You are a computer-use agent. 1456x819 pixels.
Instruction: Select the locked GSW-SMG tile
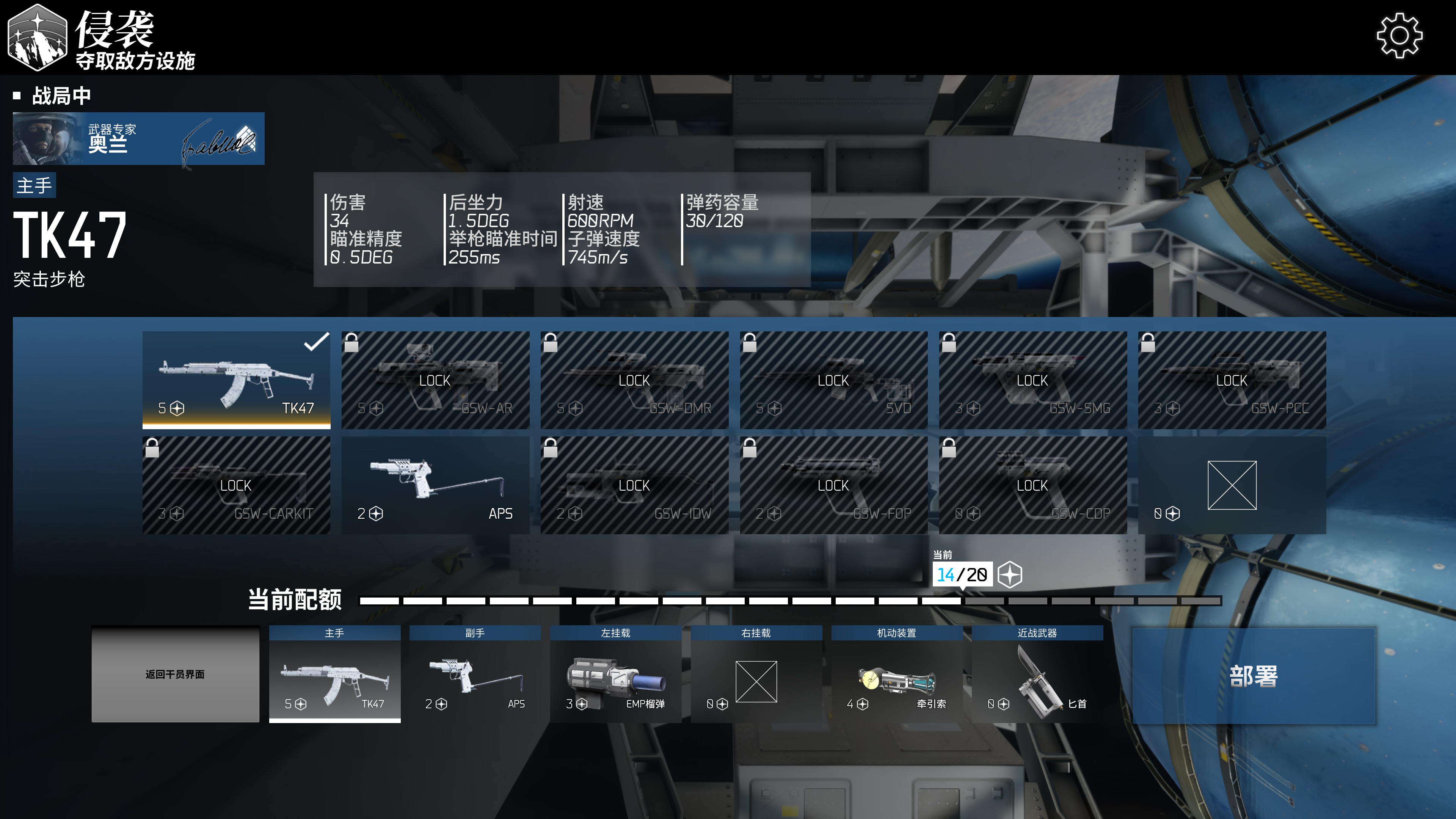point(1032,380)
